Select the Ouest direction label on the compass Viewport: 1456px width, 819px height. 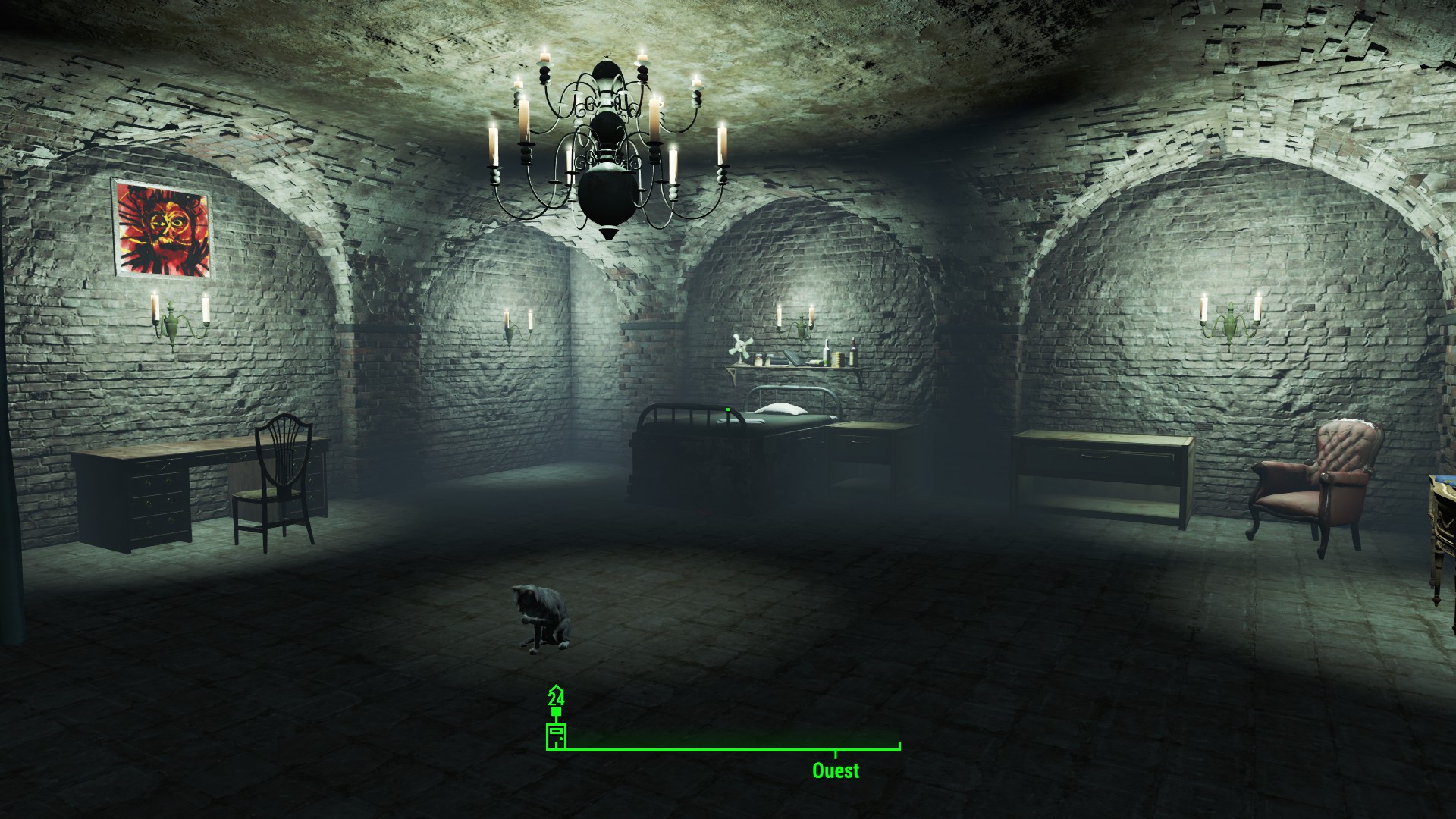(836, 771)
